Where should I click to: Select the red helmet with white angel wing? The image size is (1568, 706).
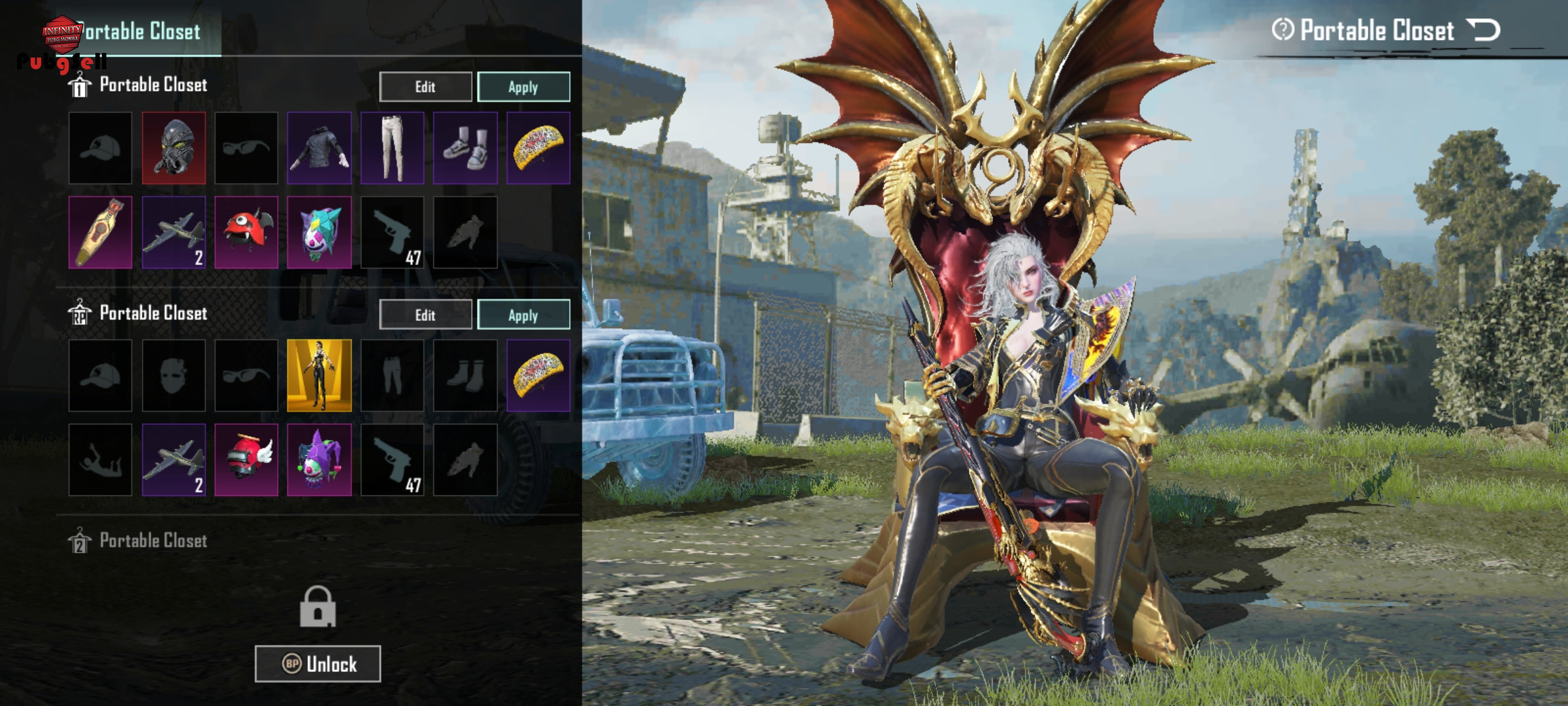(246, 460)
